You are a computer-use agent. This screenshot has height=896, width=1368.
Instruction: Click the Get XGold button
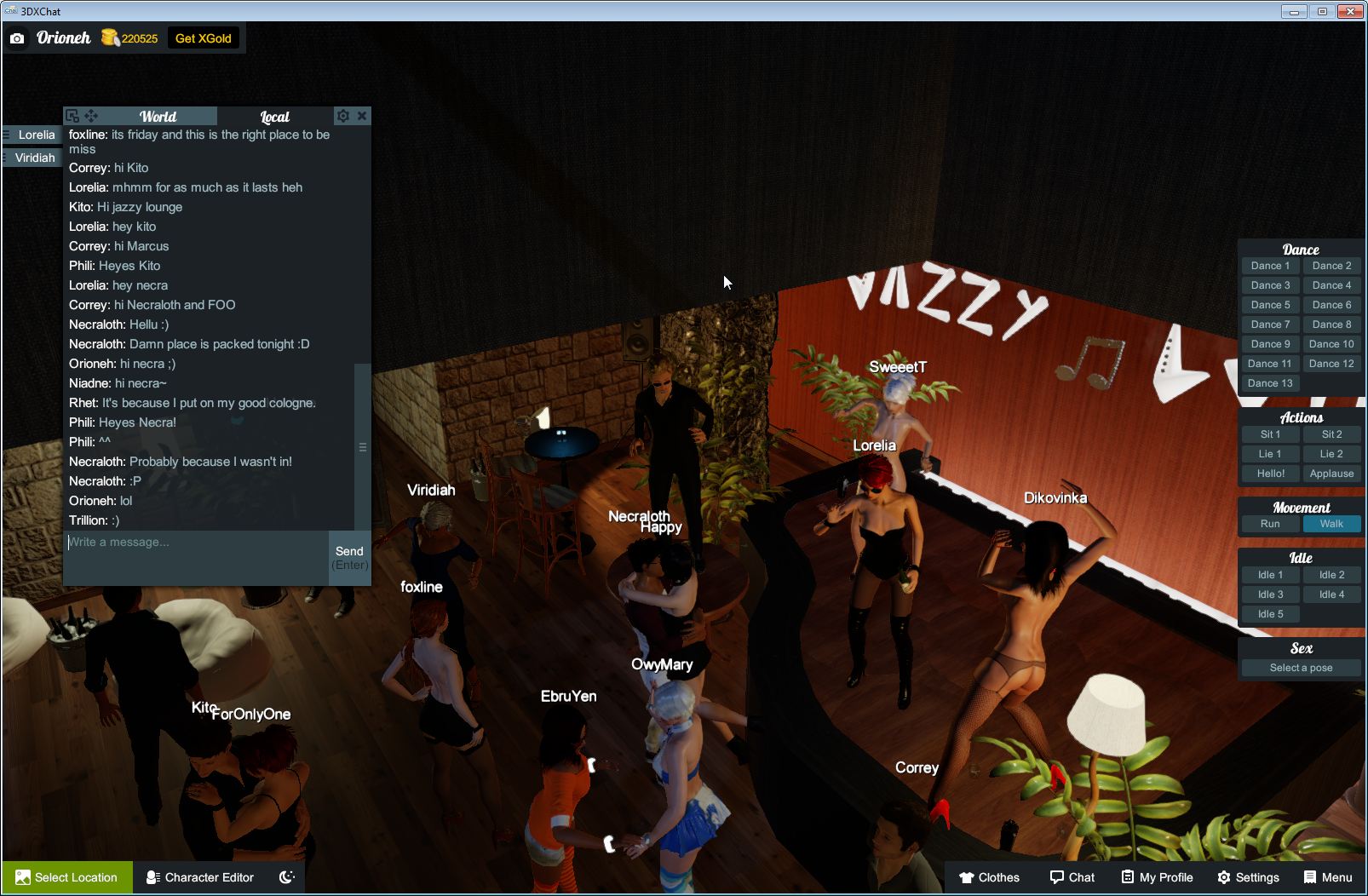[x=204, y=37]
